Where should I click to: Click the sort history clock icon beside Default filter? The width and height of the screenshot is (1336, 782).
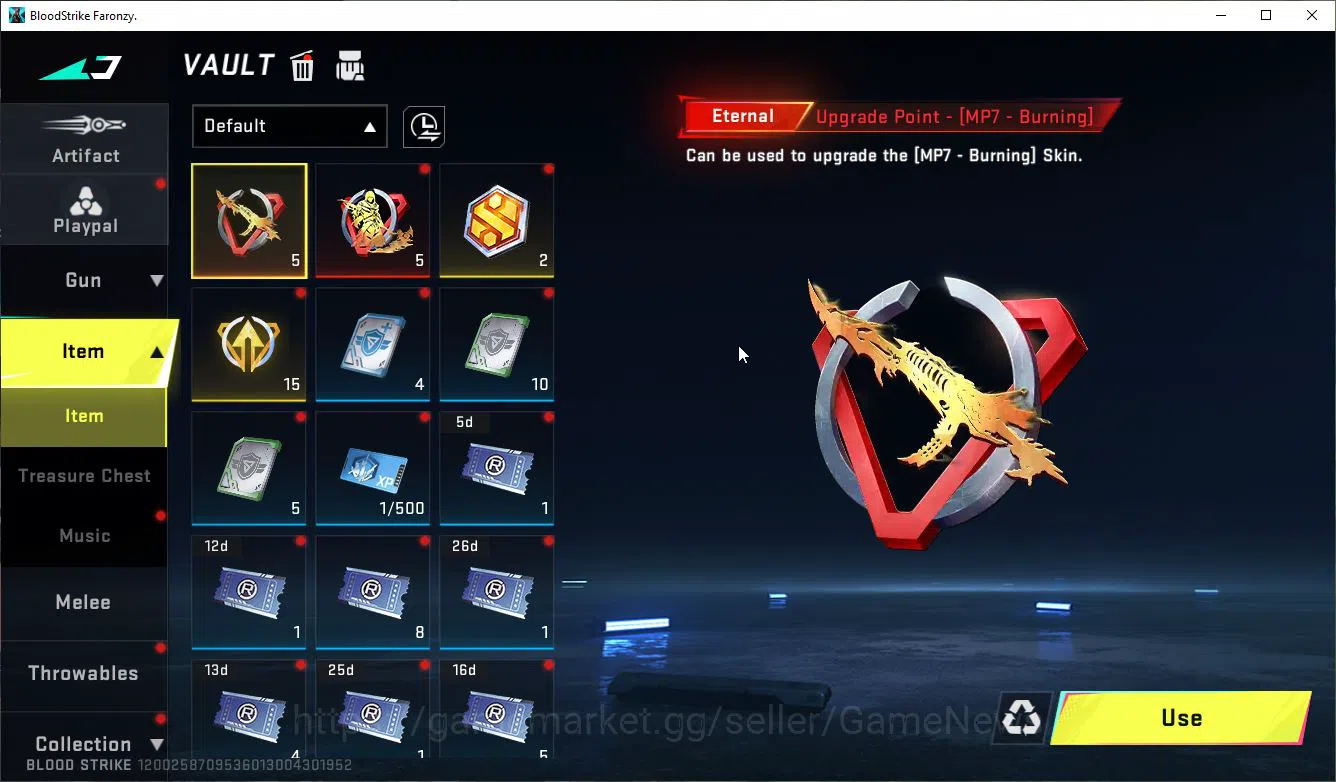coord(423,127)
